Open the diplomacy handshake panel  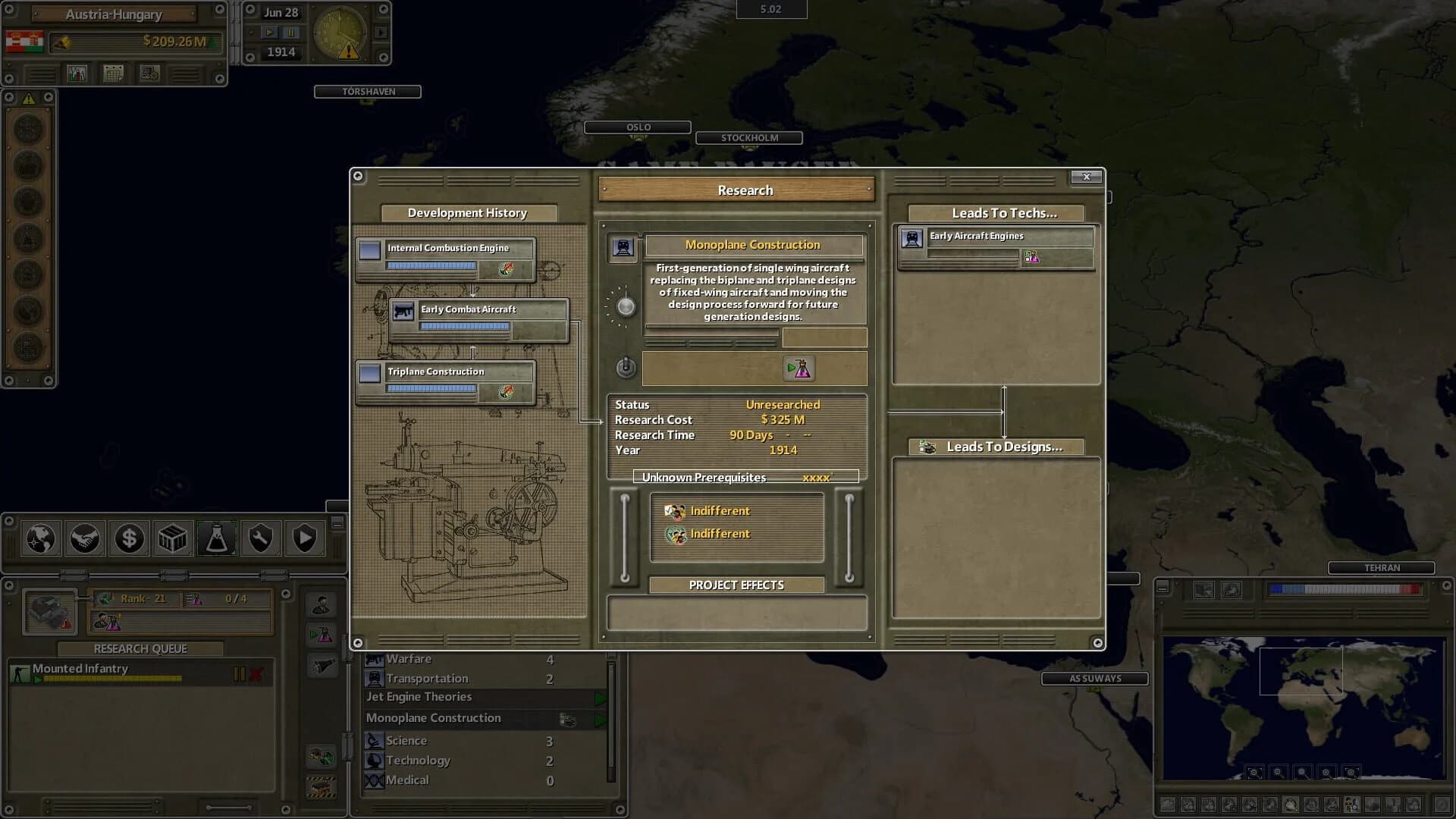85,538
